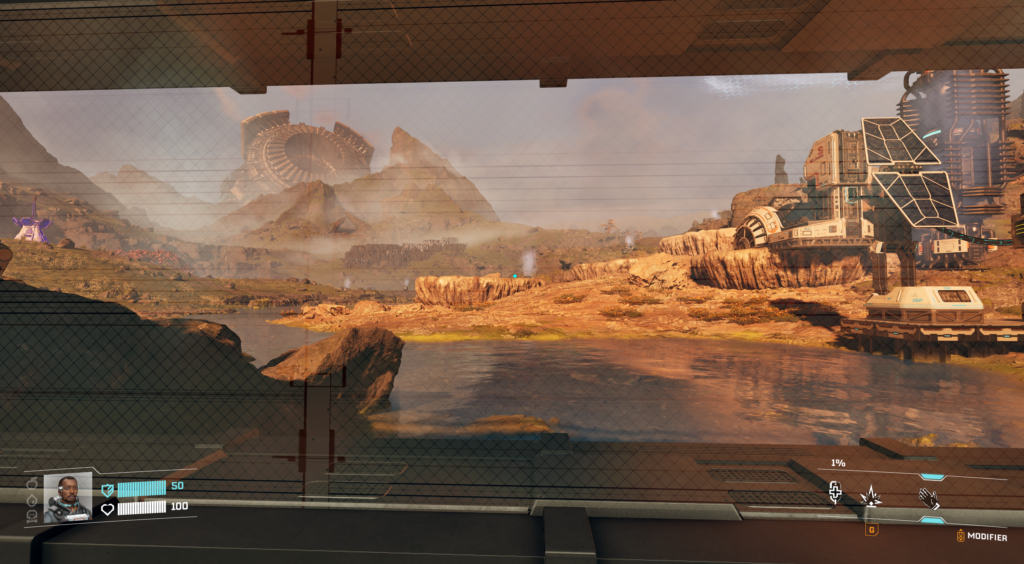This screenshot has height=564, width=1024.
Task: Click the grenade icon beside the portrait
Action: pyautogui.click(x=31, y=484)
